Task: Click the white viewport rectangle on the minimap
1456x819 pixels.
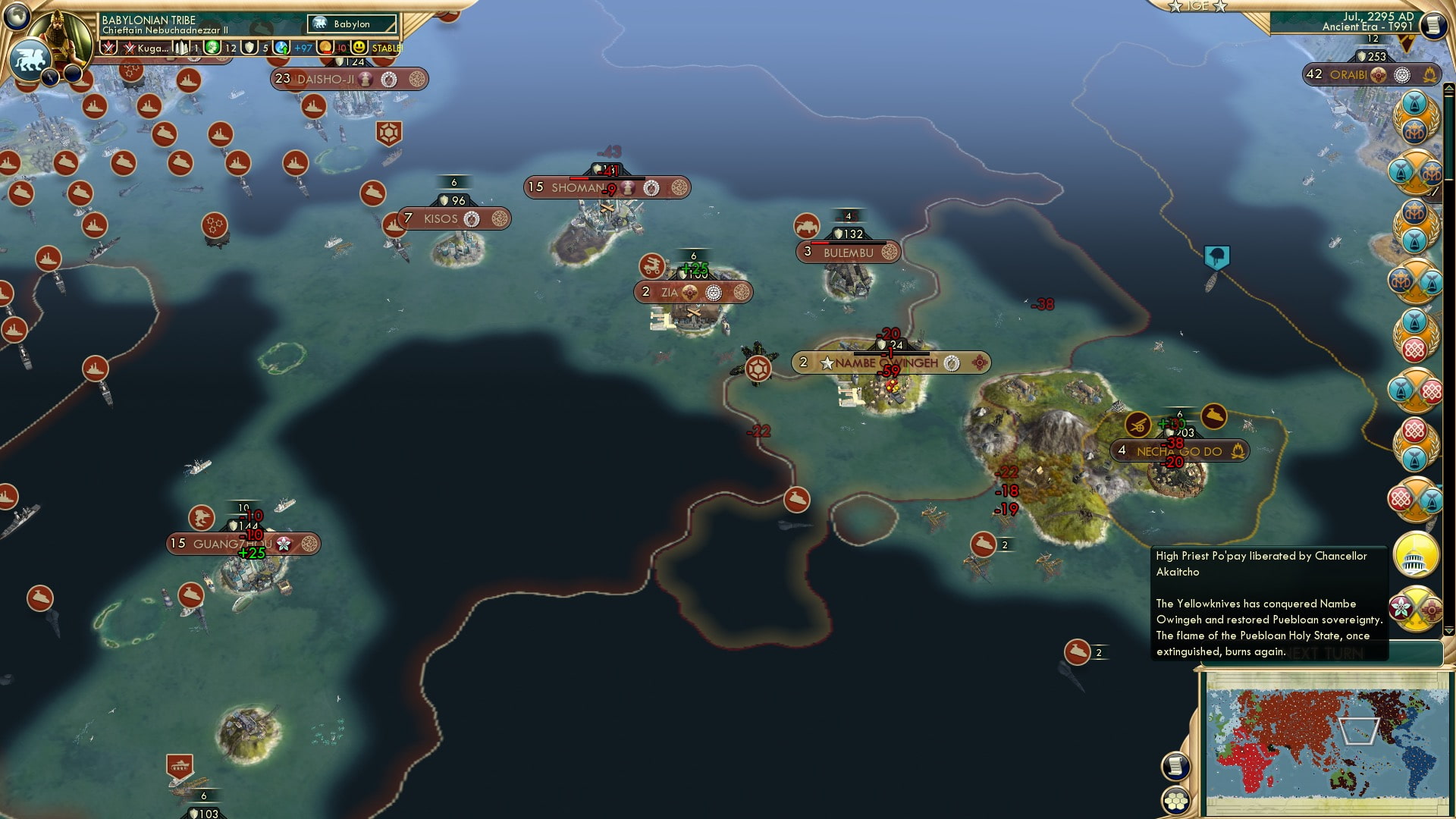Action: point(1360,733)
